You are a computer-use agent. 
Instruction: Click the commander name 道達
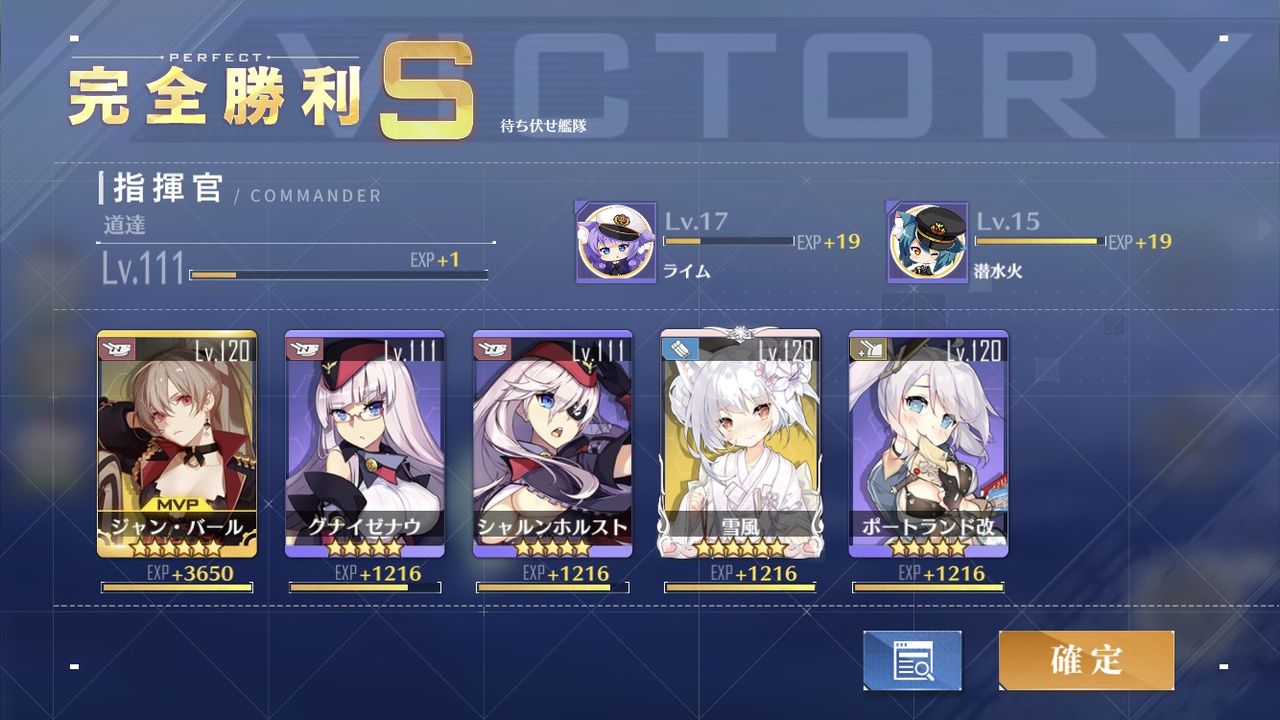click(x=122, y=225)
